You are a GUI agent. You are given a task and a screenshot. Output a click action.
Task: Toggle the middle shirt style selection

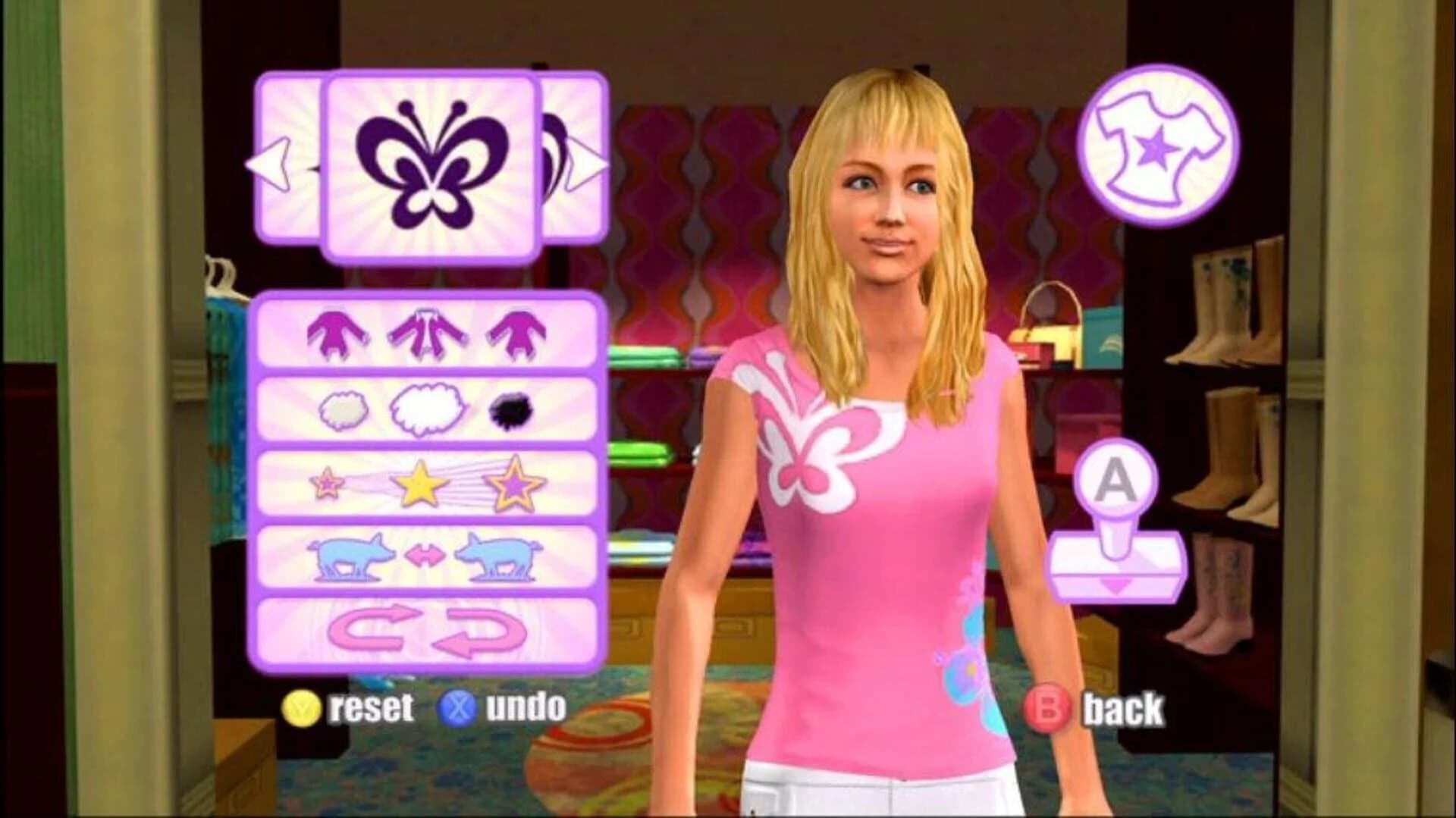tap(428, 335)
